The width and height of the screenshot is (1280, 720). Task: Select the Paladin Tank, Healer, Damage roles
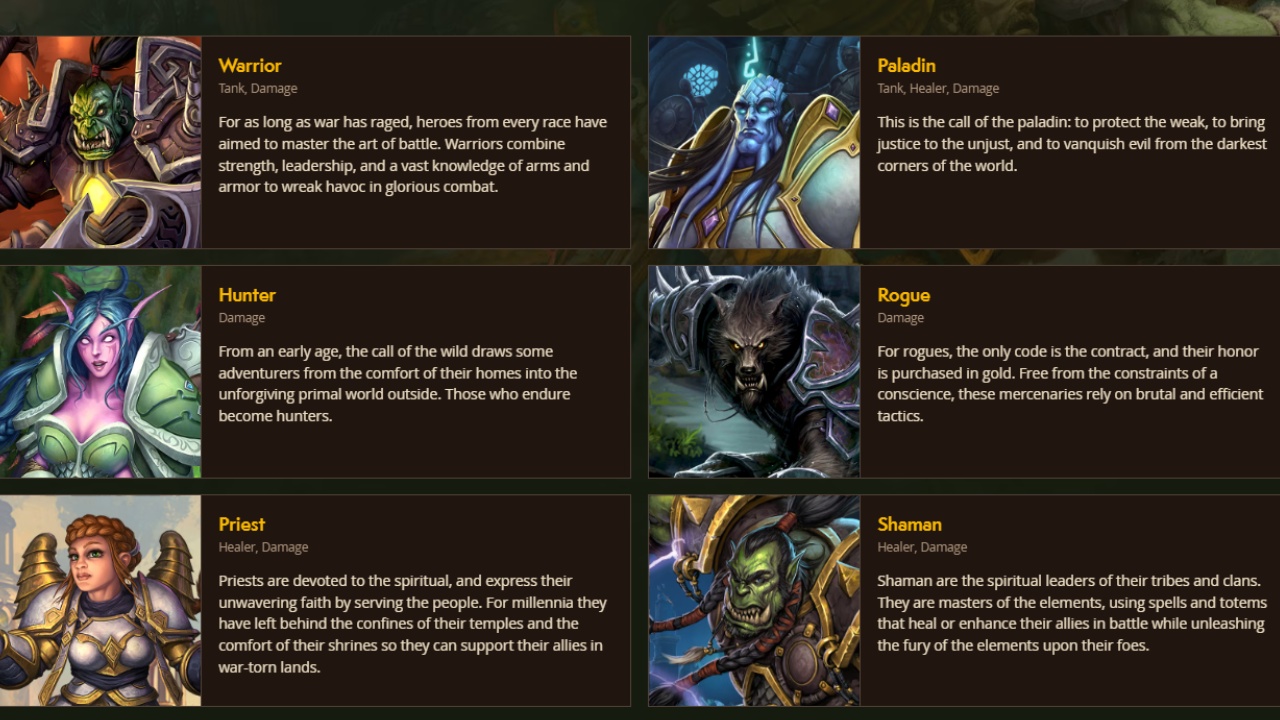coord(938,88)
